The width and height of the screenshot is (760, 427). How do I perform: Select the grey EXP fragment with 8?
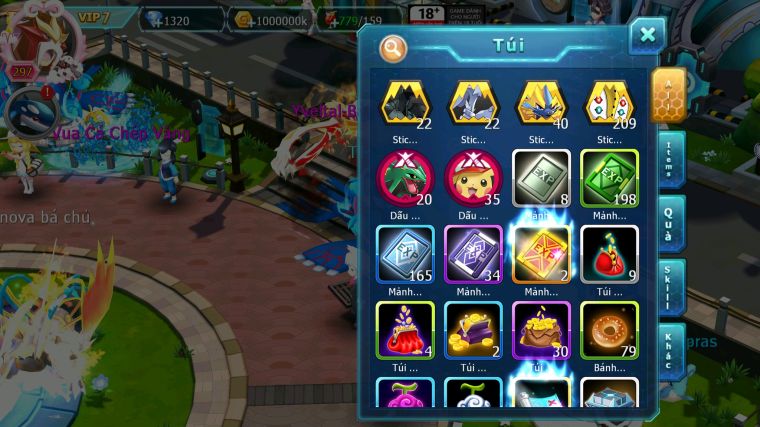(x=541, y=179)
